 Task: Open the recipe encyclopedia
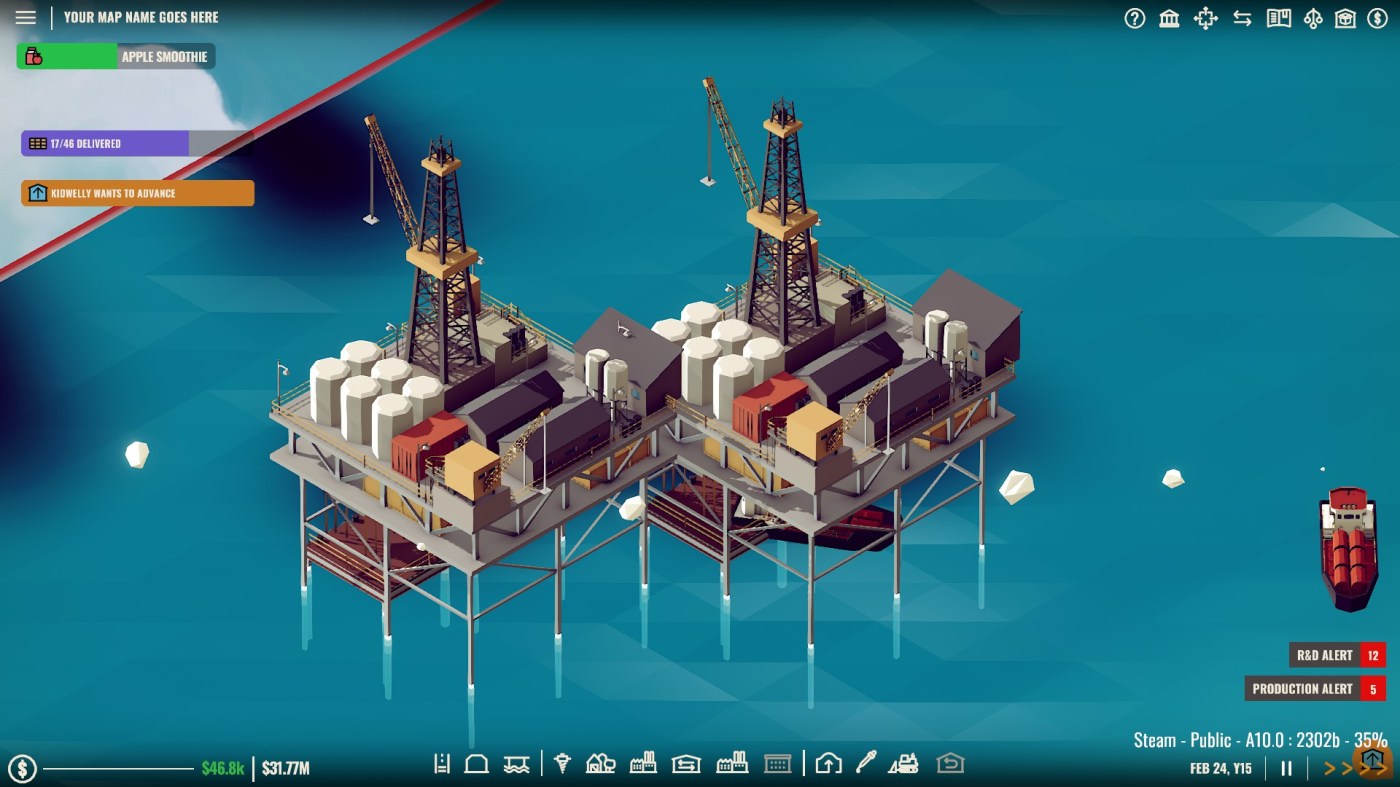point(1278,18)
